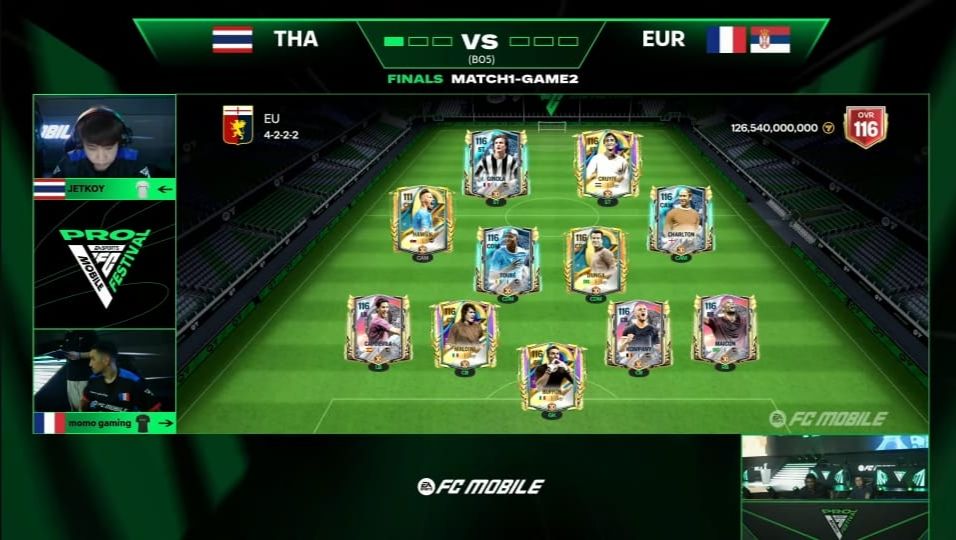This screenshot has width=956, height=540.
Task: Select the Touré central midfielder card
Action: [x=507, y=260]
